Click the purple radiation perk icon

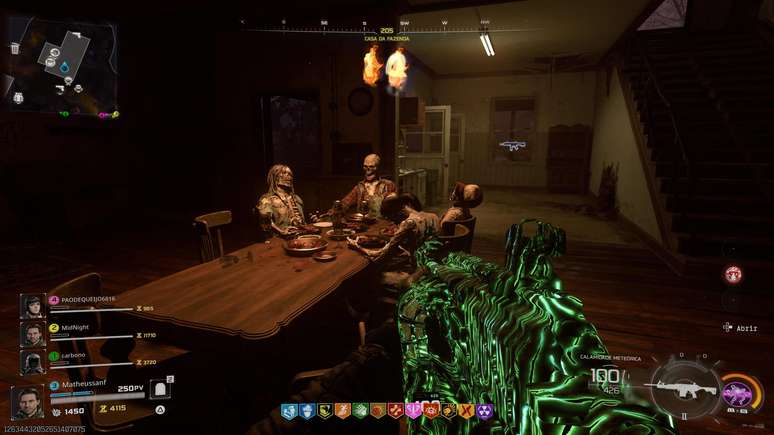483,411
